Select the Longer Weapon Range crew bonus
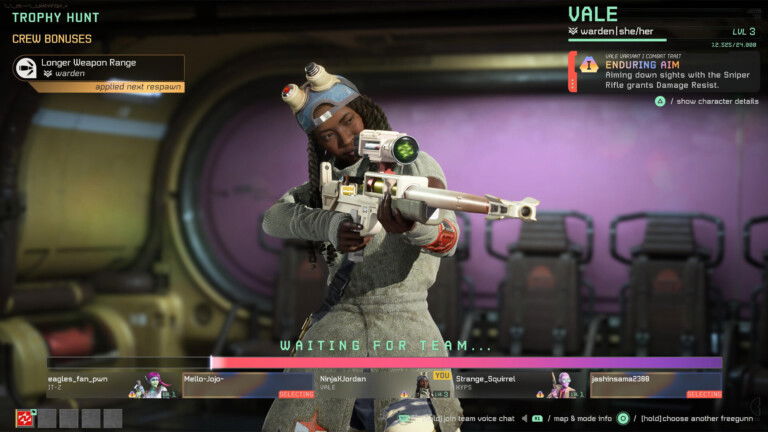Viewport: 768px width, 432px height. pos(98,67)
